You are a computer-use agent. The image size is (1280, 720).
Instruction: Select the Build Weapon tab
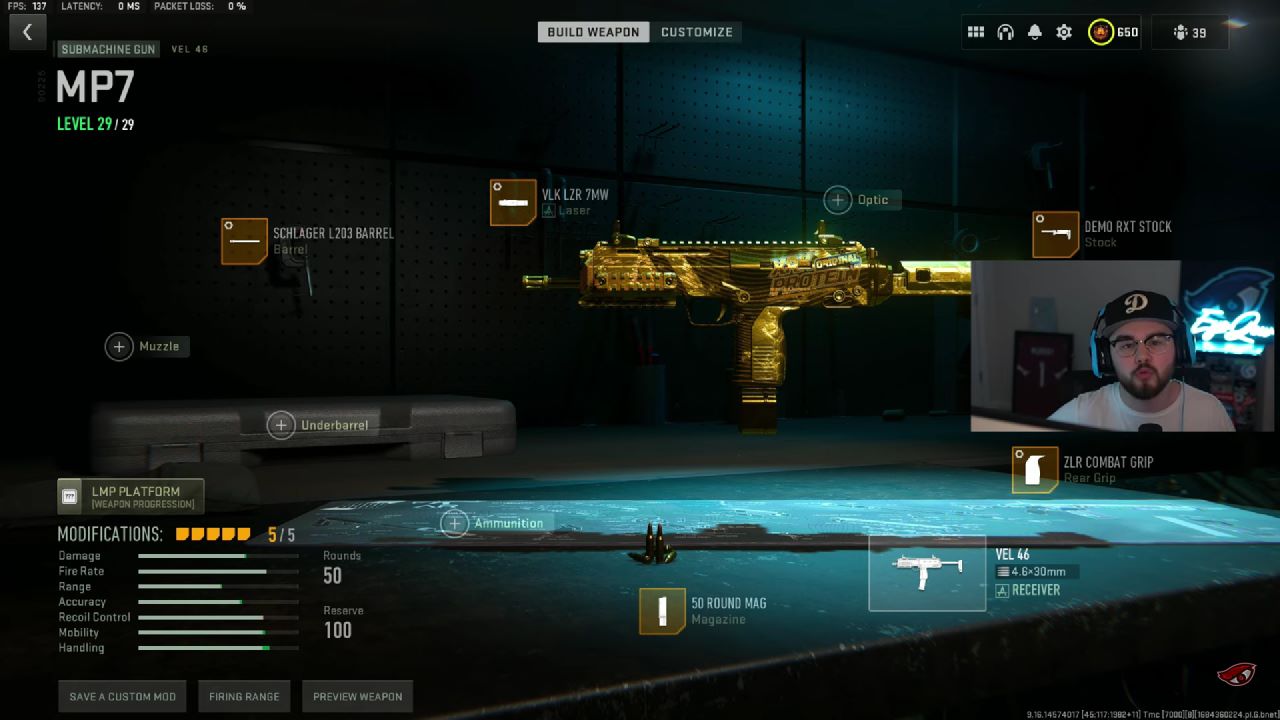[591, 31]
